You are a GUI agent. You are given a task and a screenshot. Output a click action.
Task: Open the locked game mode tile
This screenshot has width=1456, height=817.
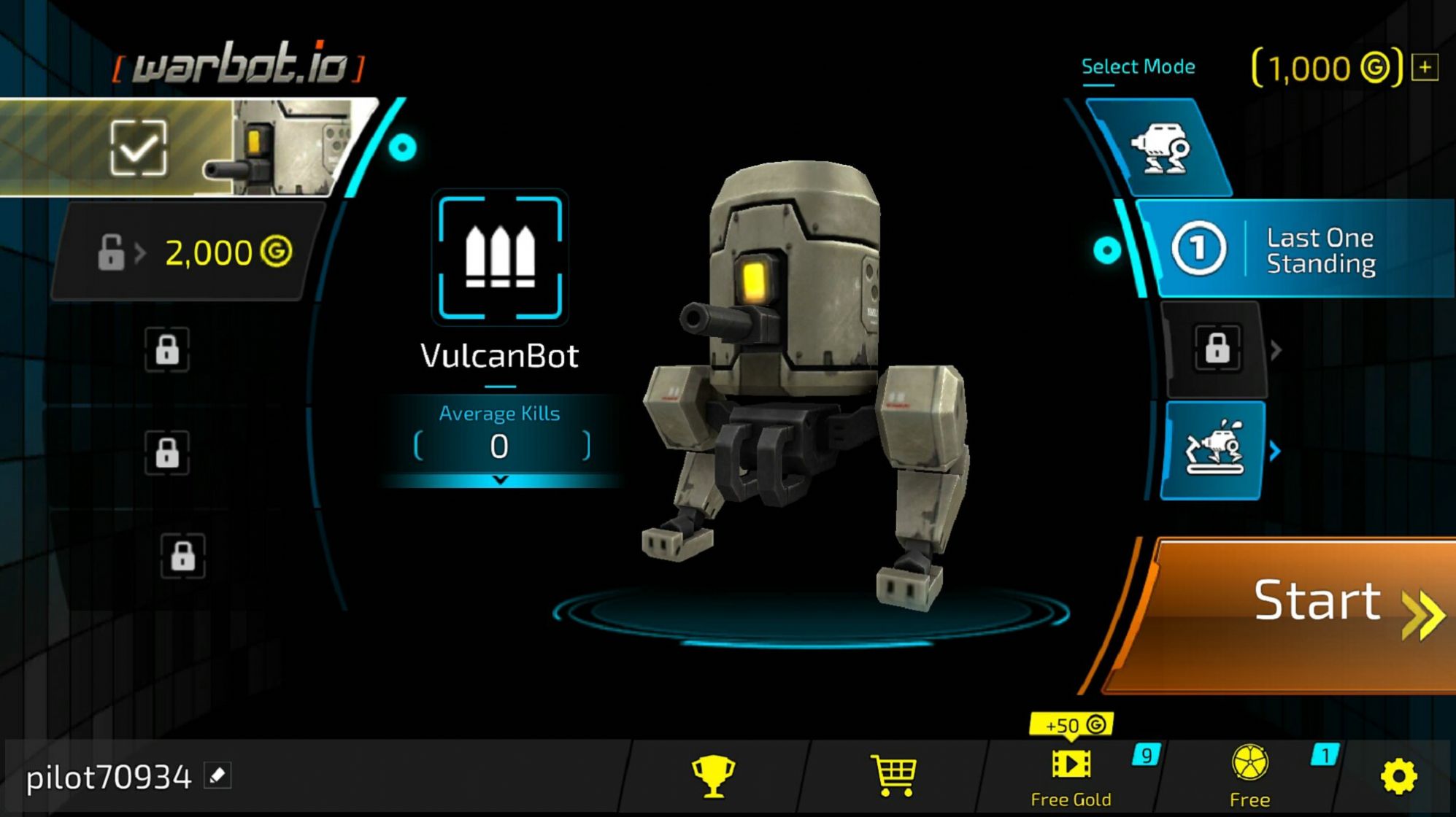pos(1217,349)
